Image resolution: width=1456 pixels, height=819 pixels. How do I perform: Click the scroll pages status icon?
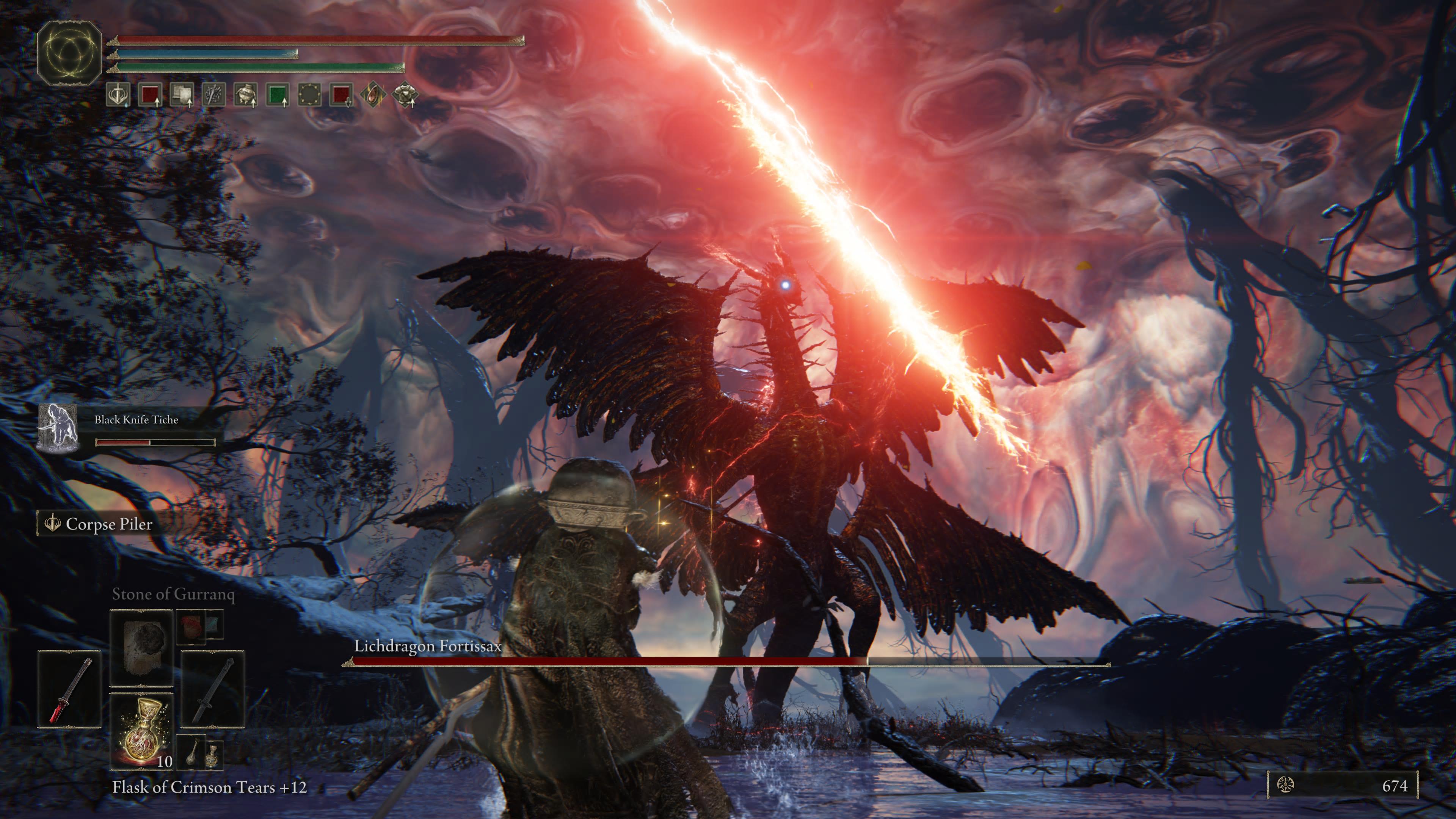182,95
